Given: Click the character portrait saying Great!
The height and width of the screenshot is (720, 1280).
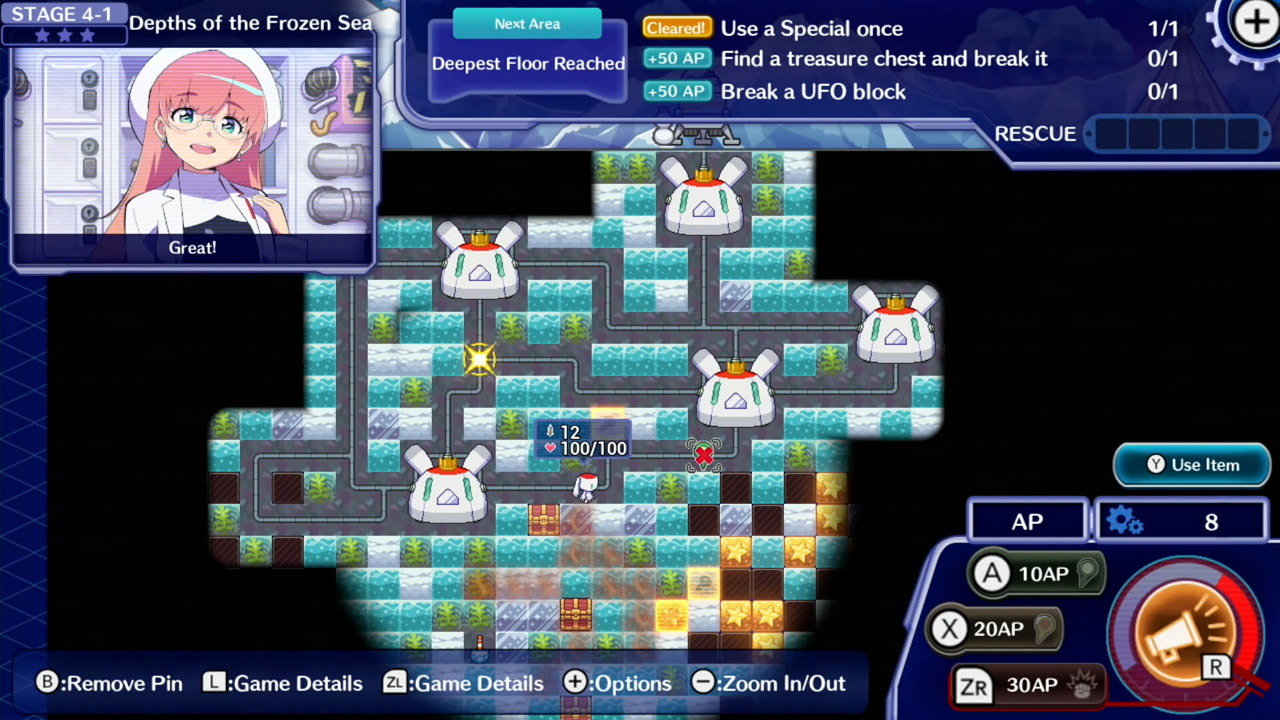Looking at the screenshot, I should [191, 150].
